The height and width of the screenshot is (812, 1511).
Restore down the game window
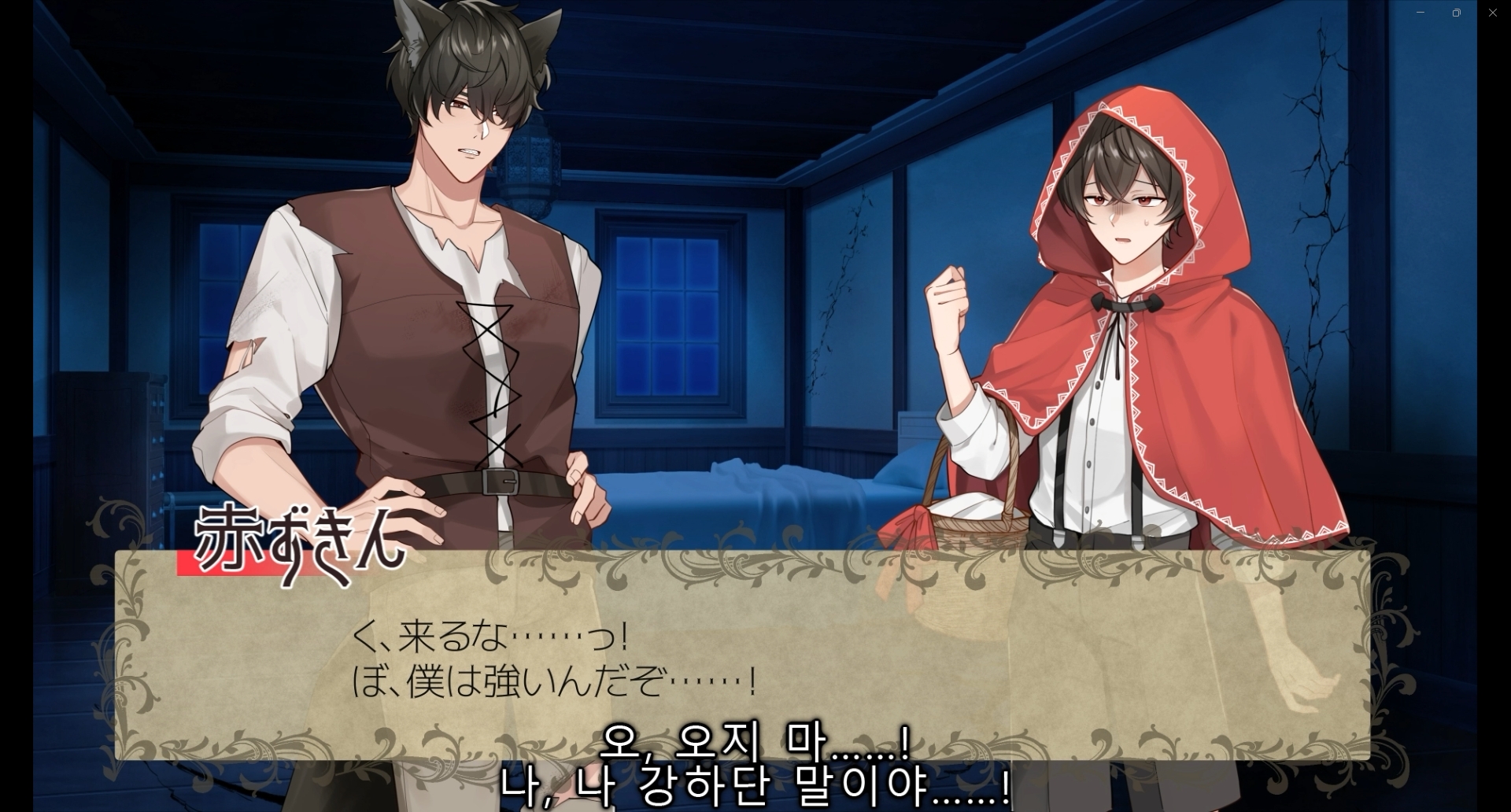click(x=1457, y=13)
